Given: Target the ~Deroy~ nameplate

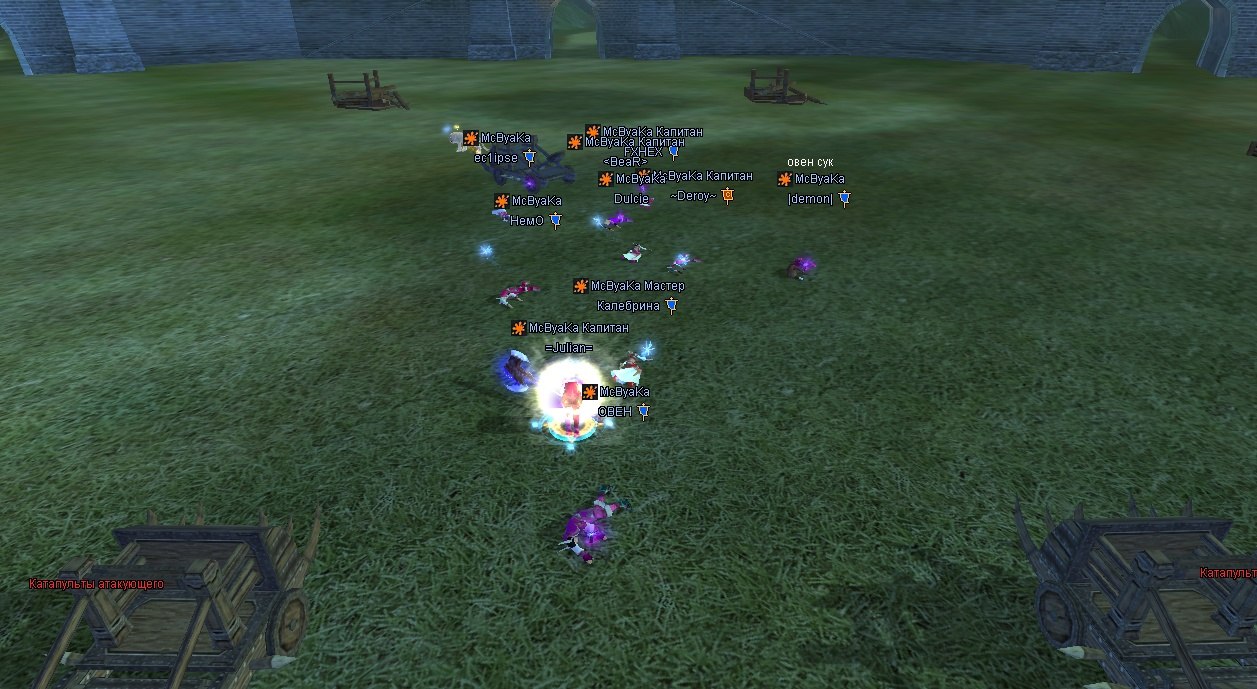Looking at the screenshot, I should pos(693,196).
